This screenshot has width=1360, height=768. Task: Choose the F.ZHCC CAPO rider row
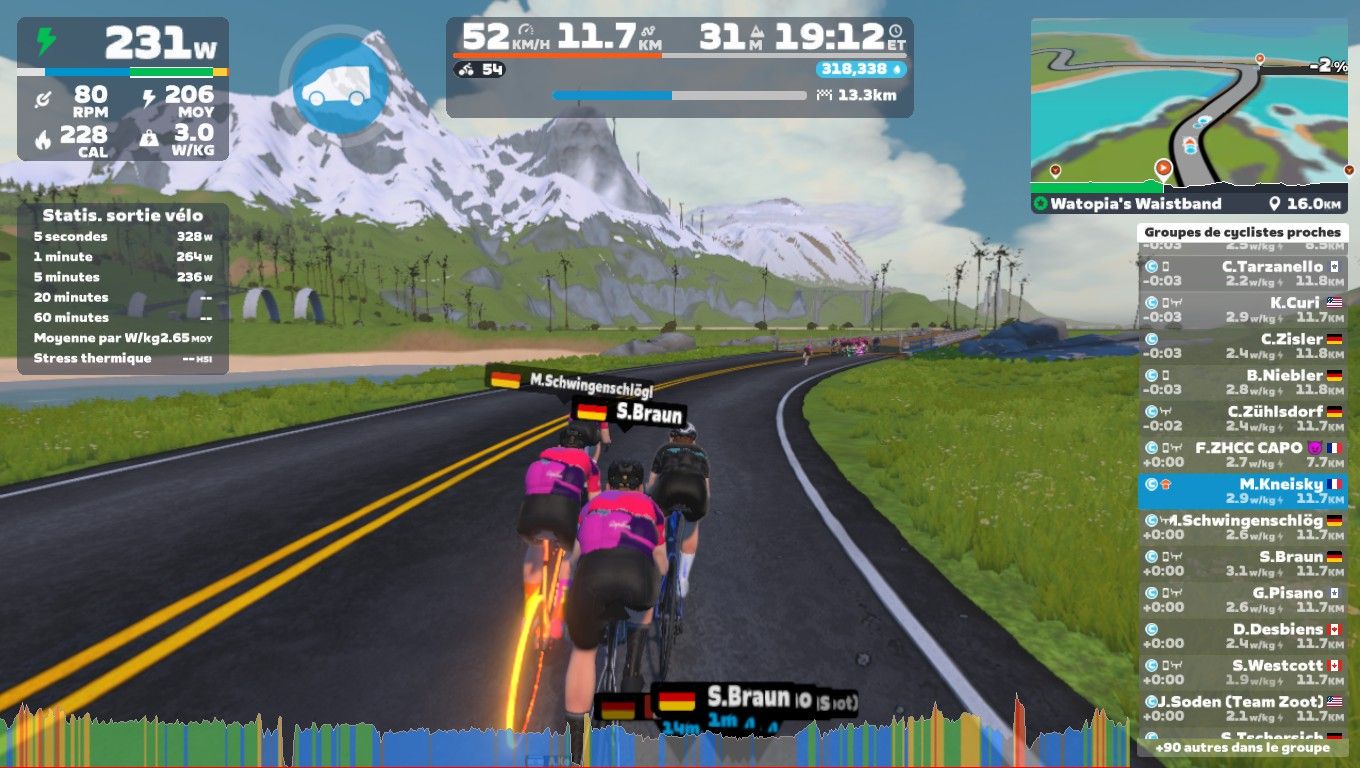[x=1242, y=455]
